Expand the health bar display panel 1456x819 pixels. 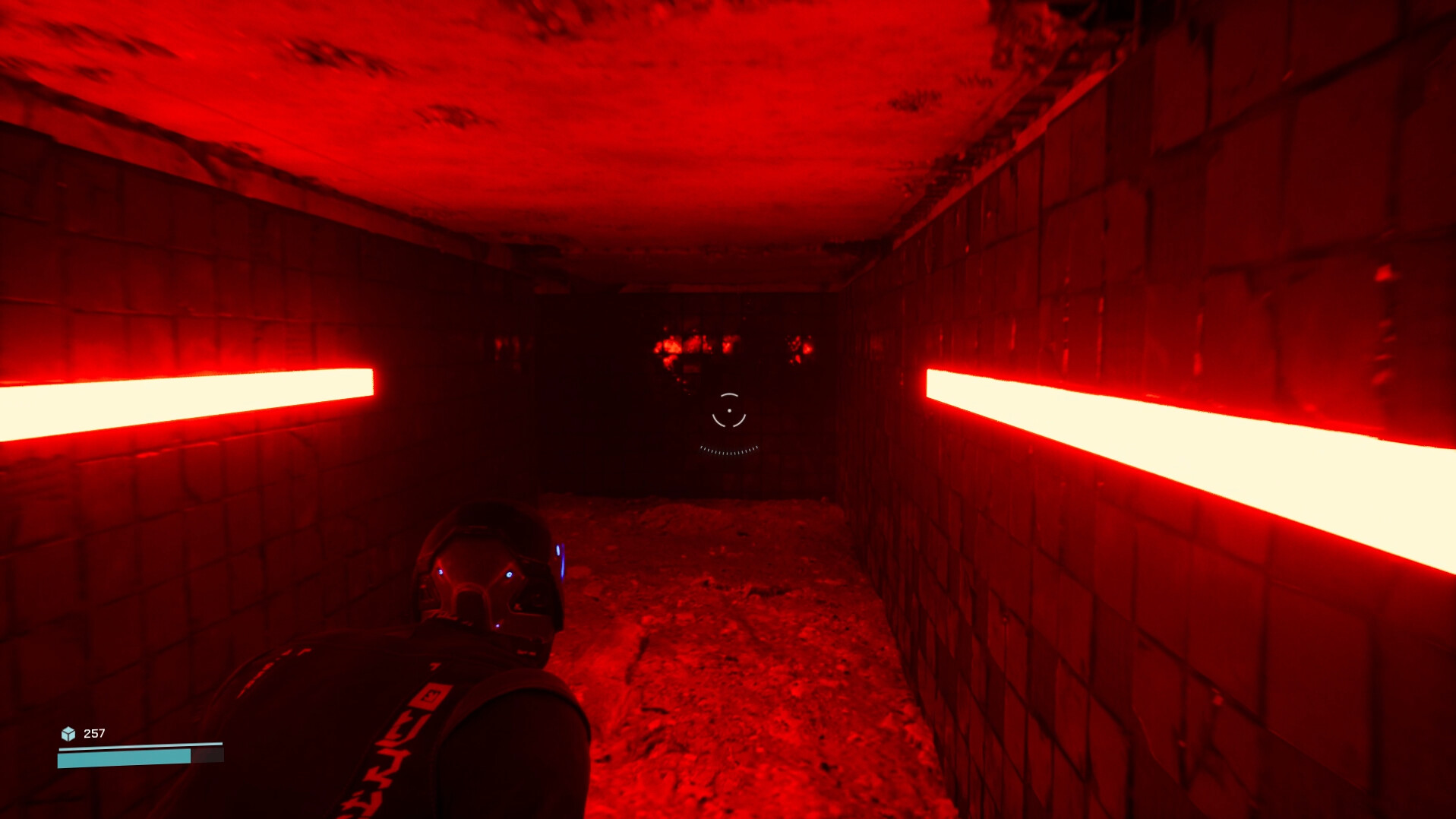[x=140, y=757]
